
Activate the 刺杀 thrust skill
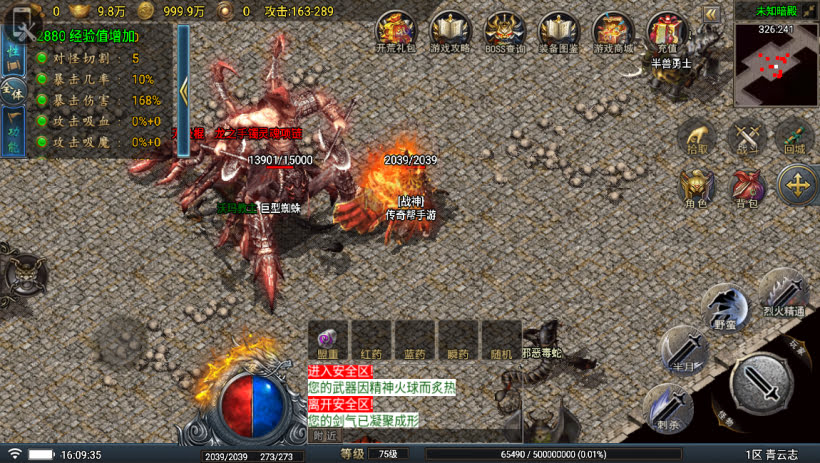(x=668, y=408)
